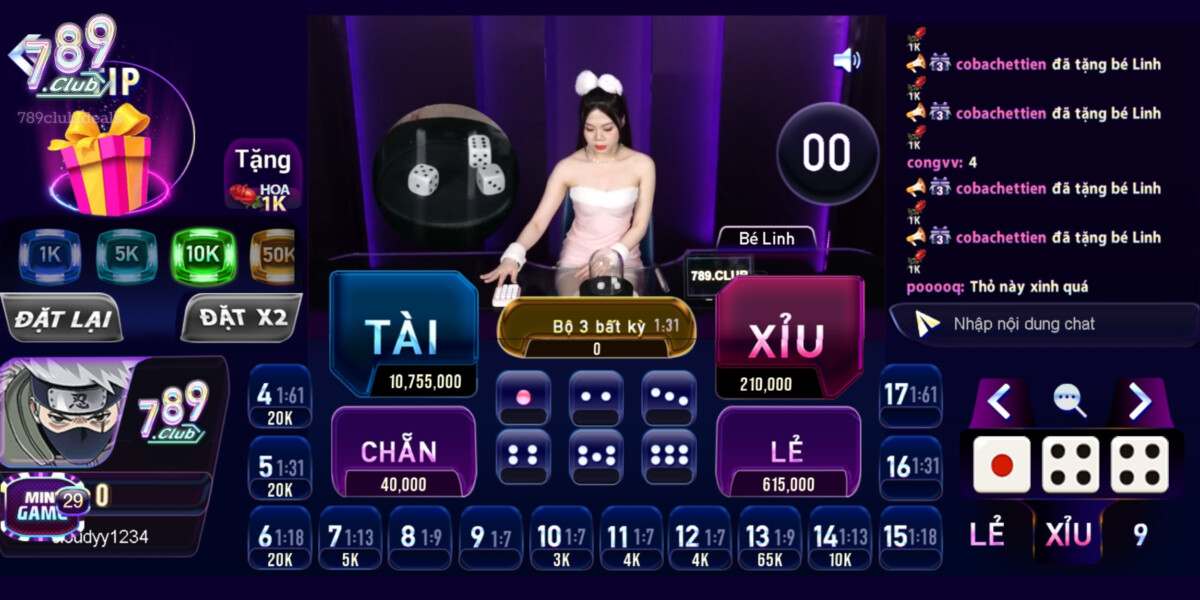Send a 1K flower gift via Tặng

coord(262,176)
